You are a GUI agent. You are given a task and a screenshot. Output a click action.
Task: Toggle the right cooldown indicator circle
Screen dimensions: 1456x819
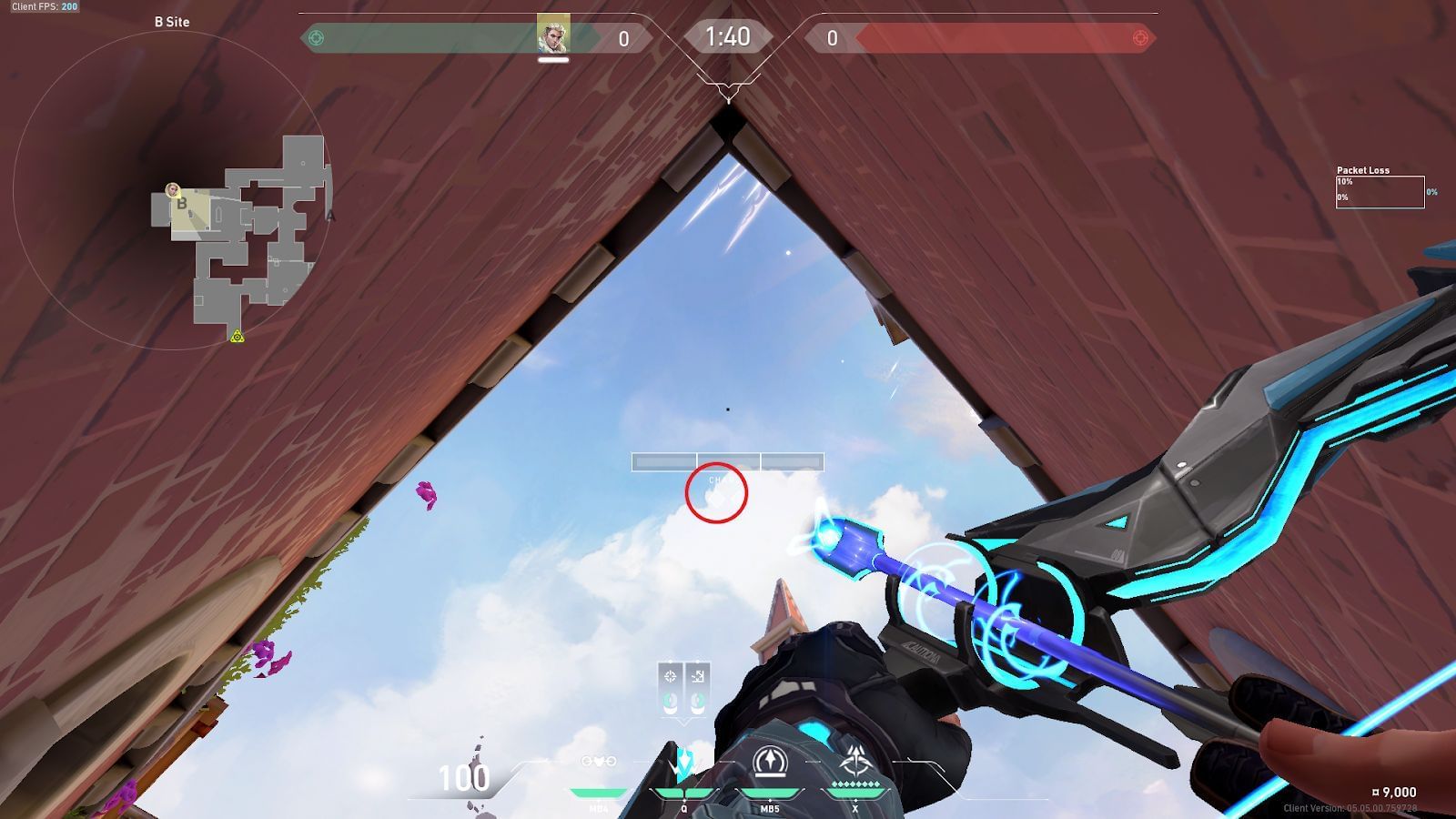coord(697,701)
